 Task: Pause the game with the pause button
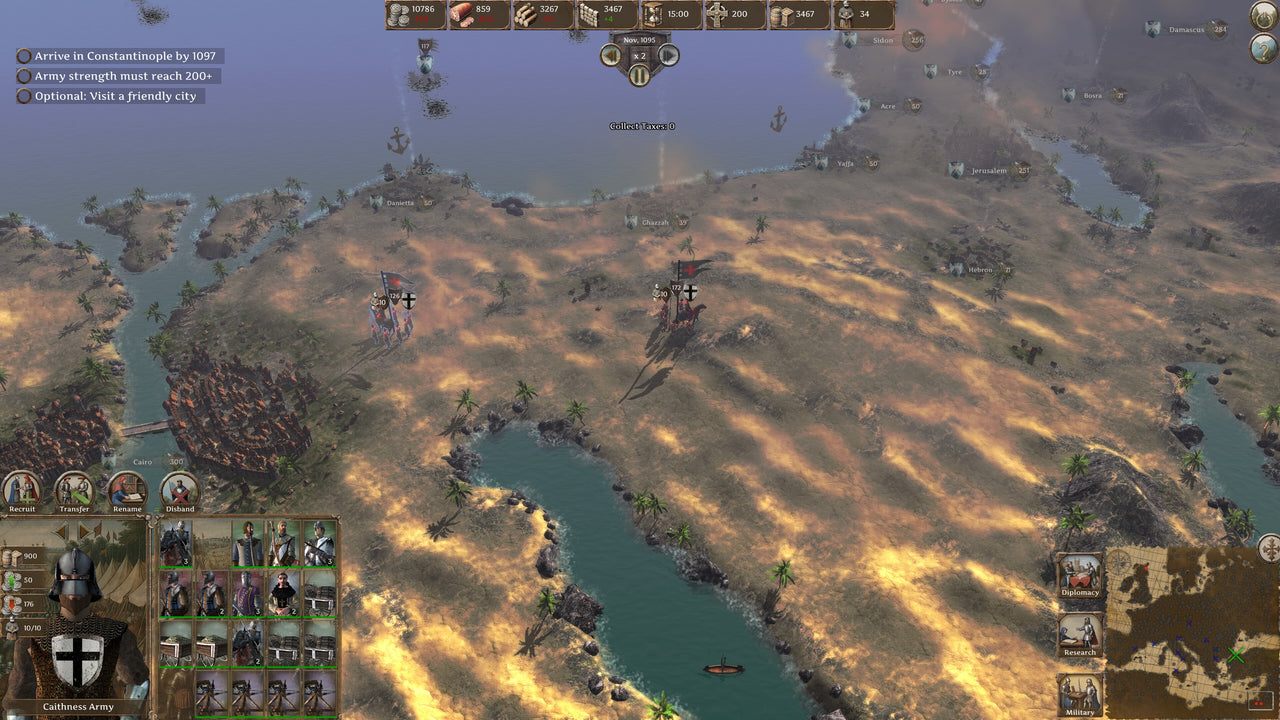[639, 73]
